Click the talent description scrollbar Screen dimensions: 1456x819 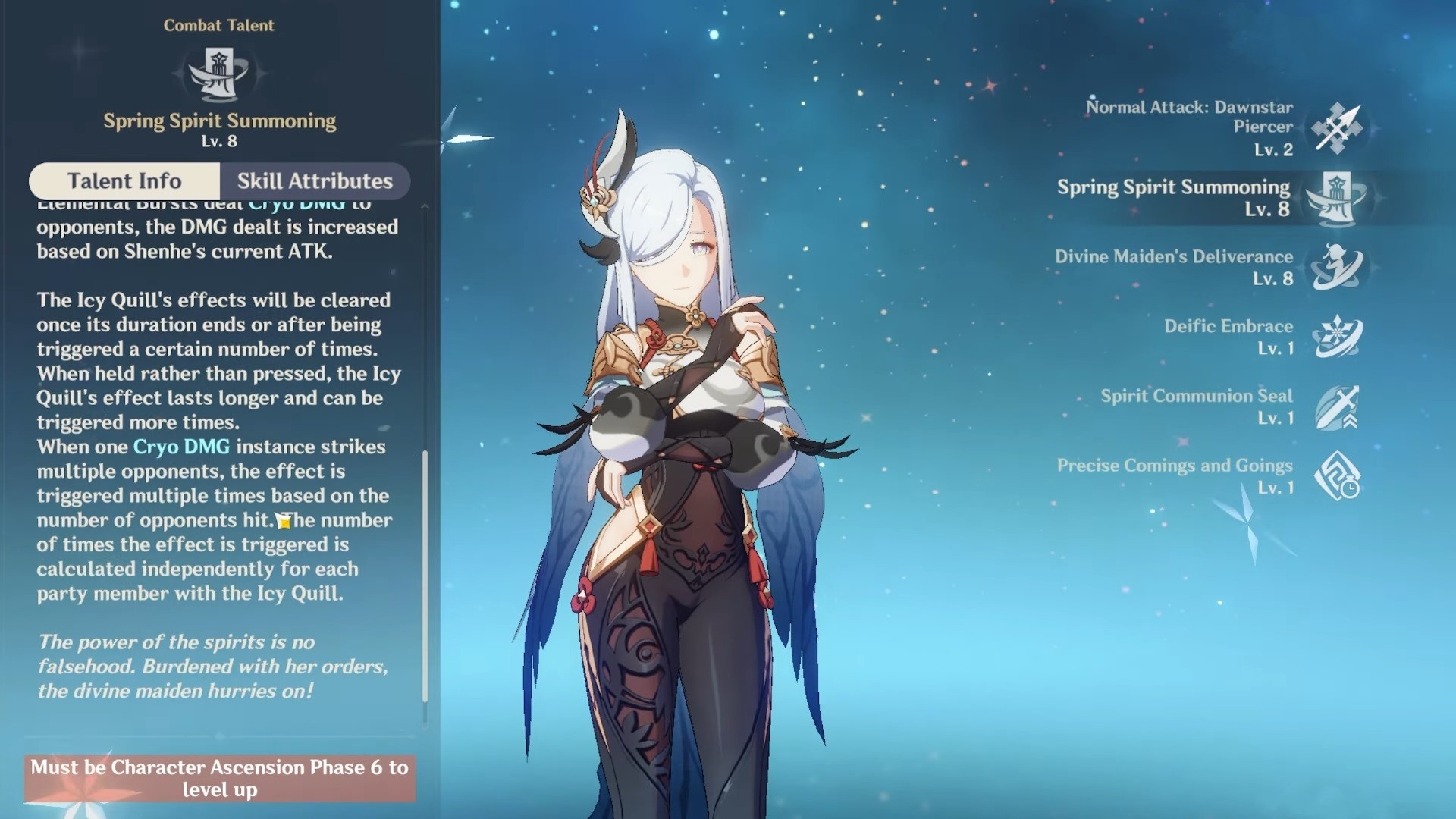pyautogui.click(x=425, y=576)
